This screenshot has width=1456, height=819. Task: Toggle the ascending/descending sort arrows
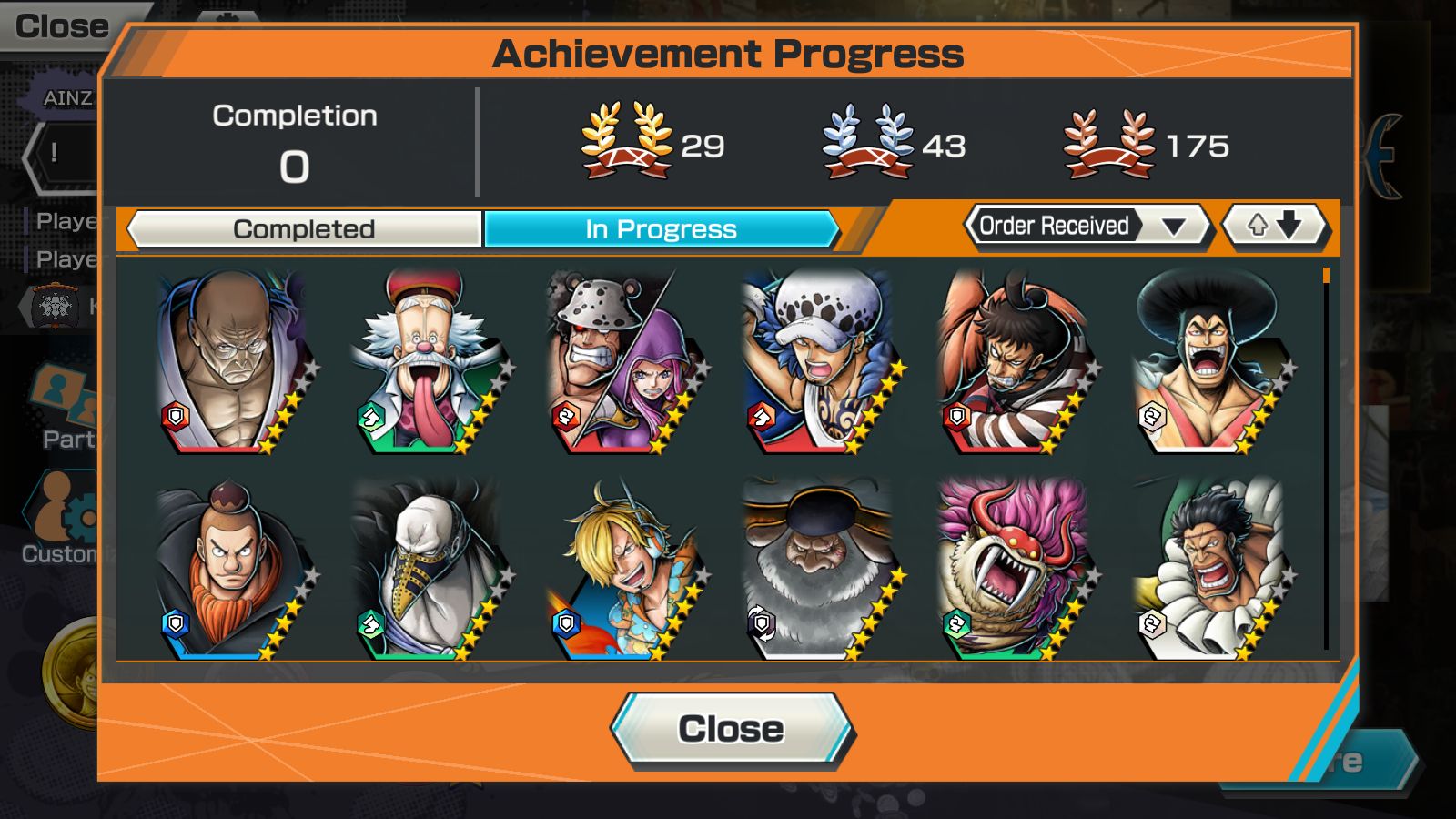[1273, 226]
